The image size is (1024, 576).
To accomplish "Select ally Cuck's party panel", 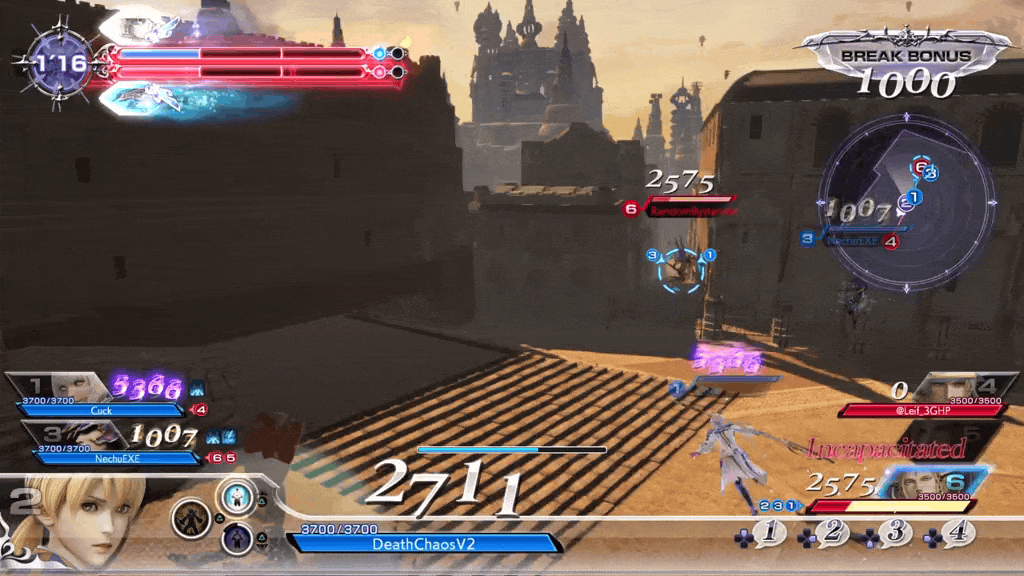I will (100, 393).
